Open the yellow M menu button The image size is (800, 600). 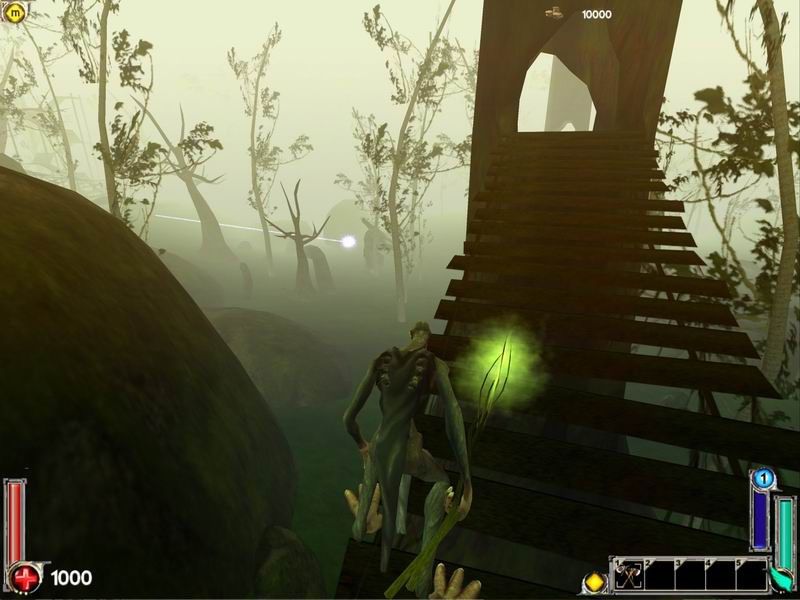click(x=16, y=13)
